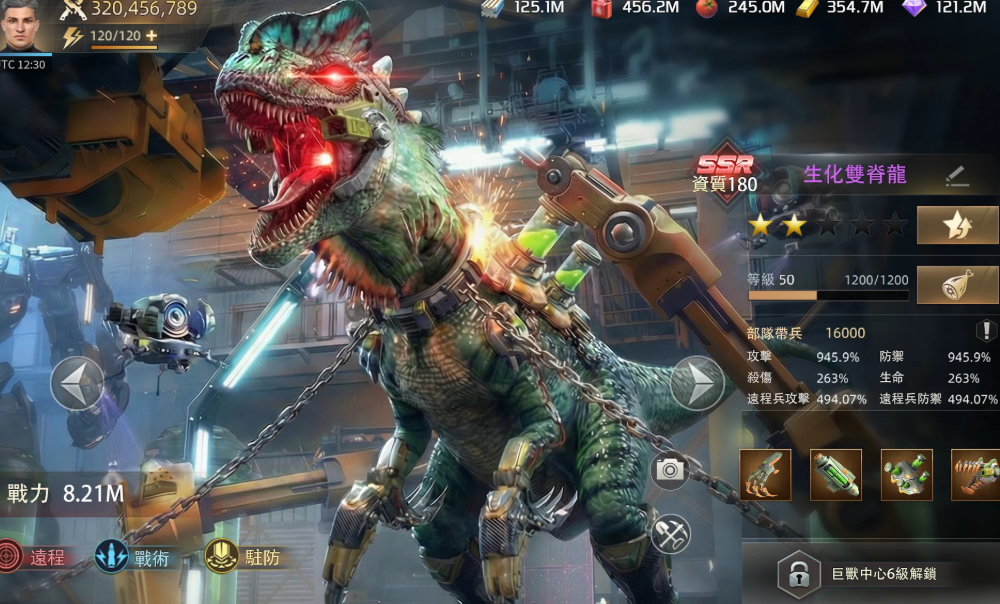1000x604 pixels.
Task: Show the previous beast with the left arrow
Action: [x=77, y=384]
